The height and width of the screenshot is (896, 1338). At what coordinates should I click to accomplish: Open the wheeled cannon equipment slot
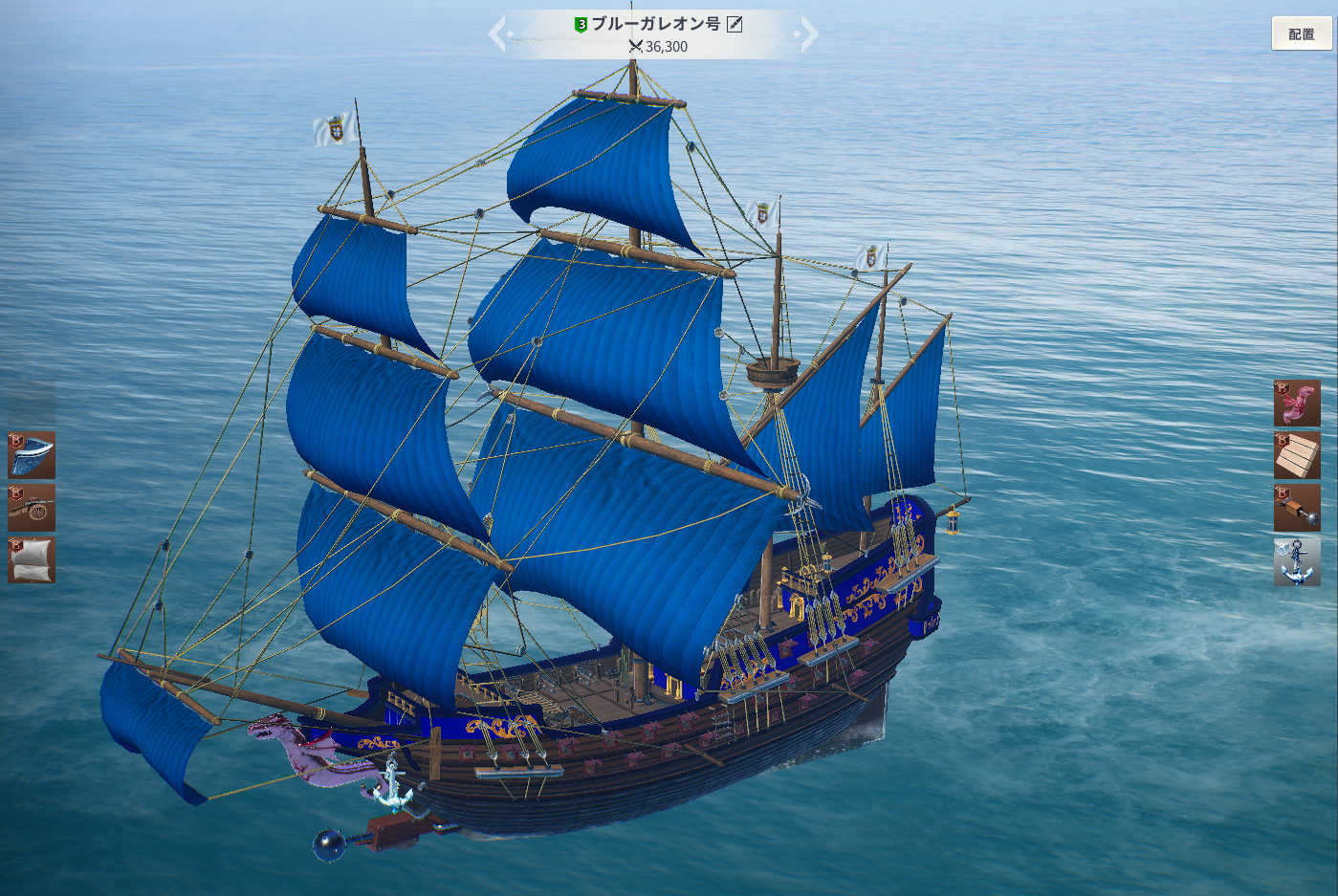click(32, 508)
